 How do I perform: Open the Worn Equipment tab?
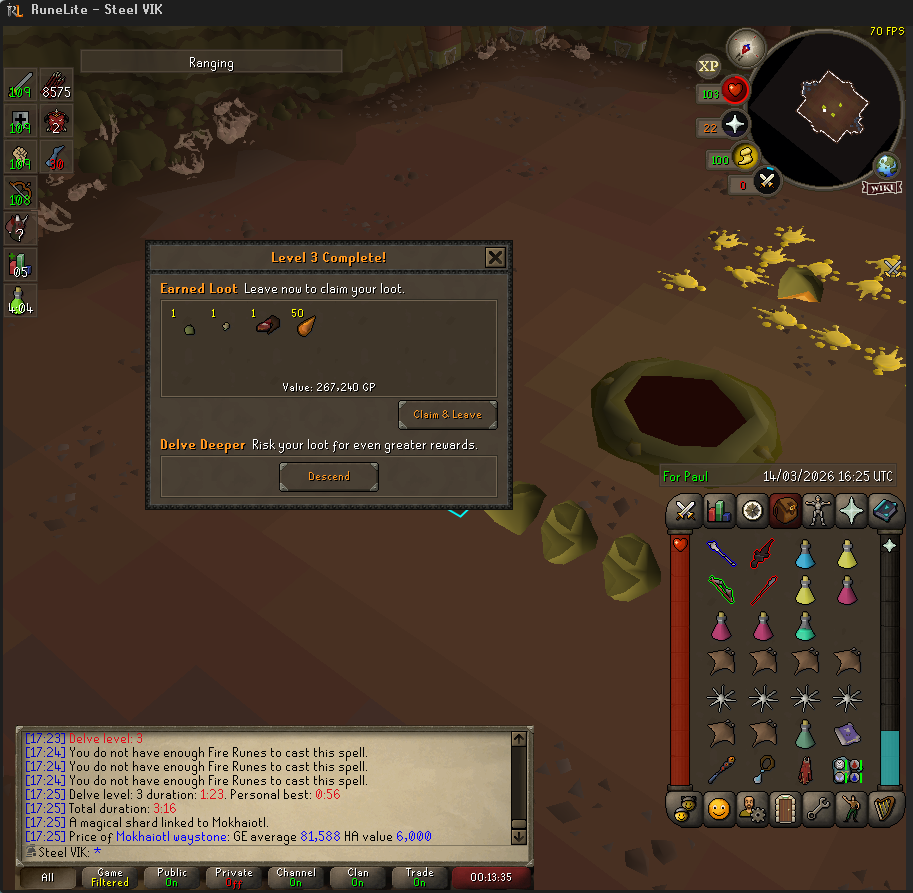coord(818,511)
